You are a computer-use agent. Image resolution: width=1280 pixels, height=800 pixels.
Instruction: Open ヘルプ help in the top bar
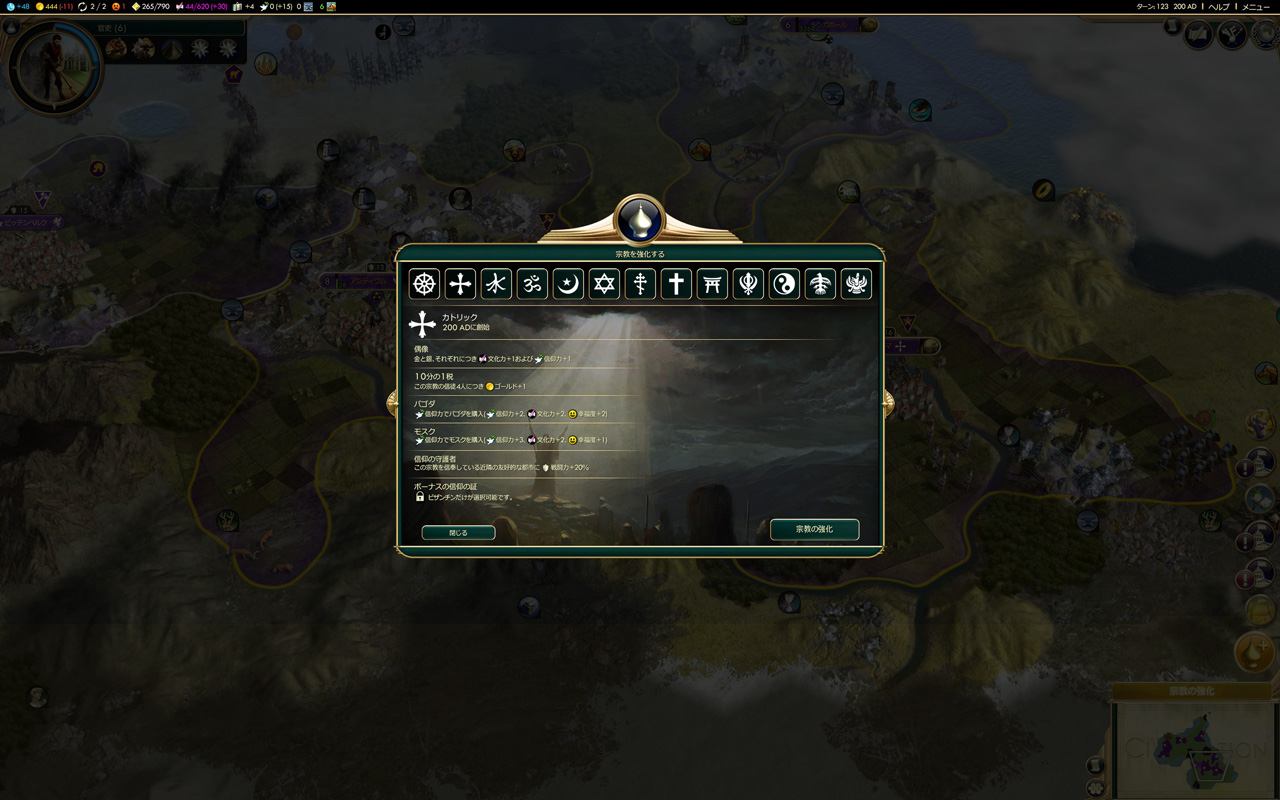coord(1219,6)
